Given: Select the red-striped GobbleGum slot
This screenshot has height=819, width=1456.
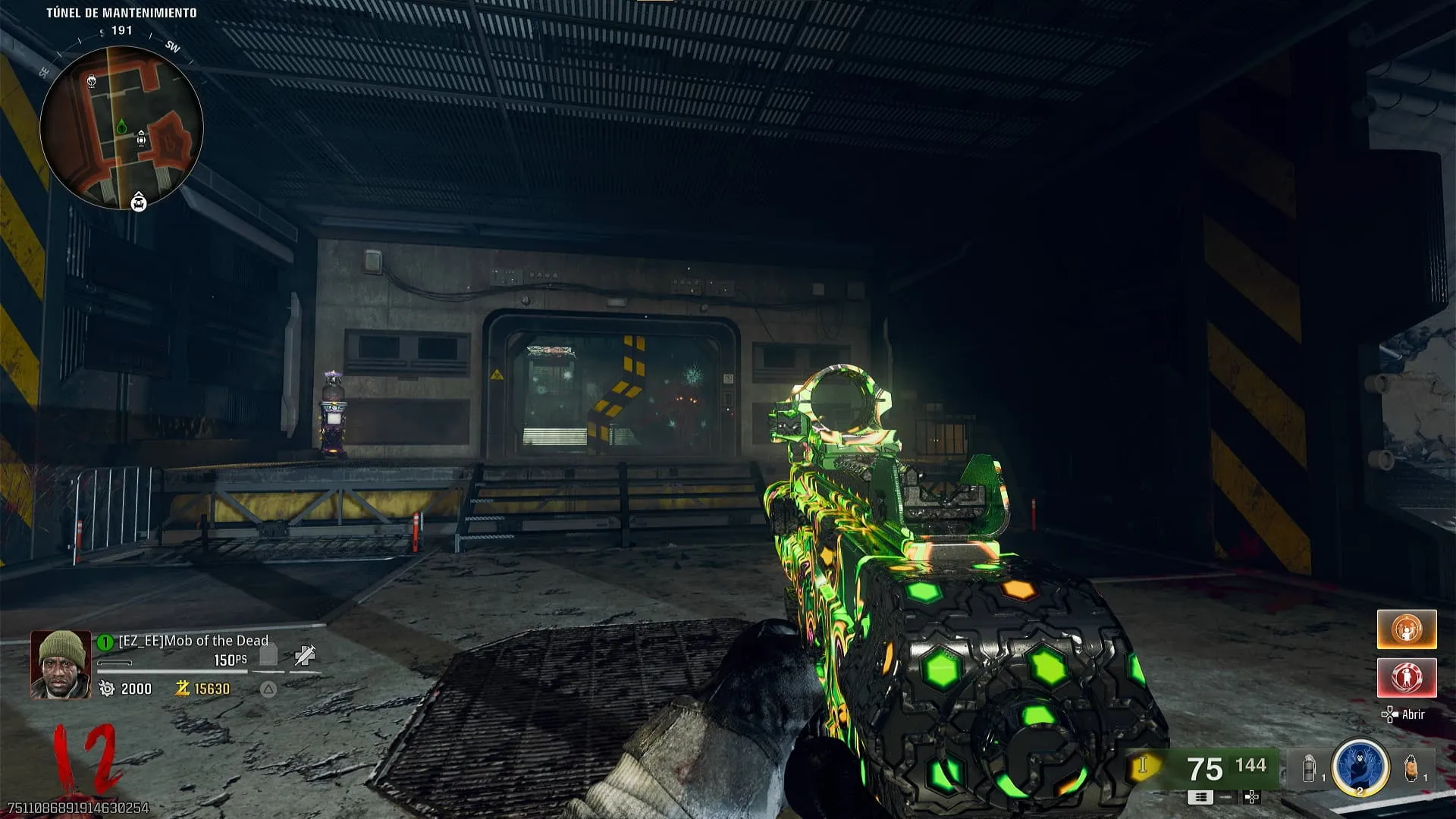Looking at the screenshot, I should tap(1407, 677).
